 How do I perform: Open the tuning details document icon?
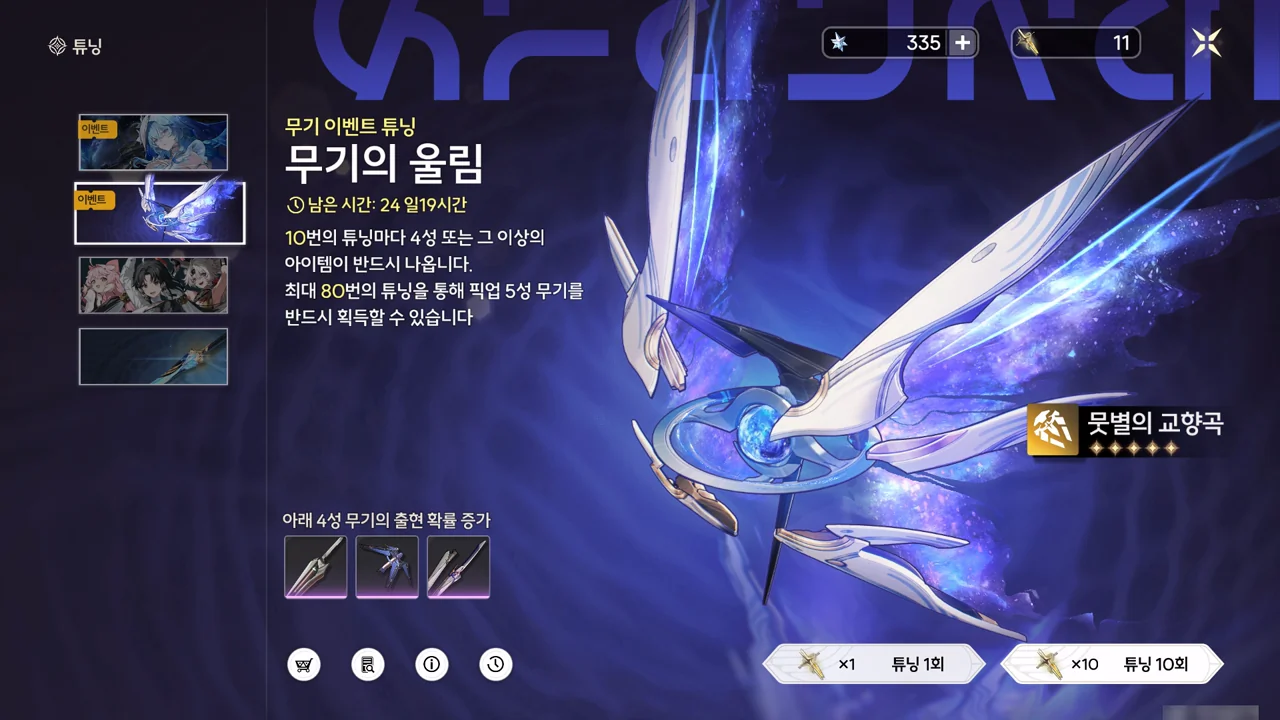[x=368, y=664]
